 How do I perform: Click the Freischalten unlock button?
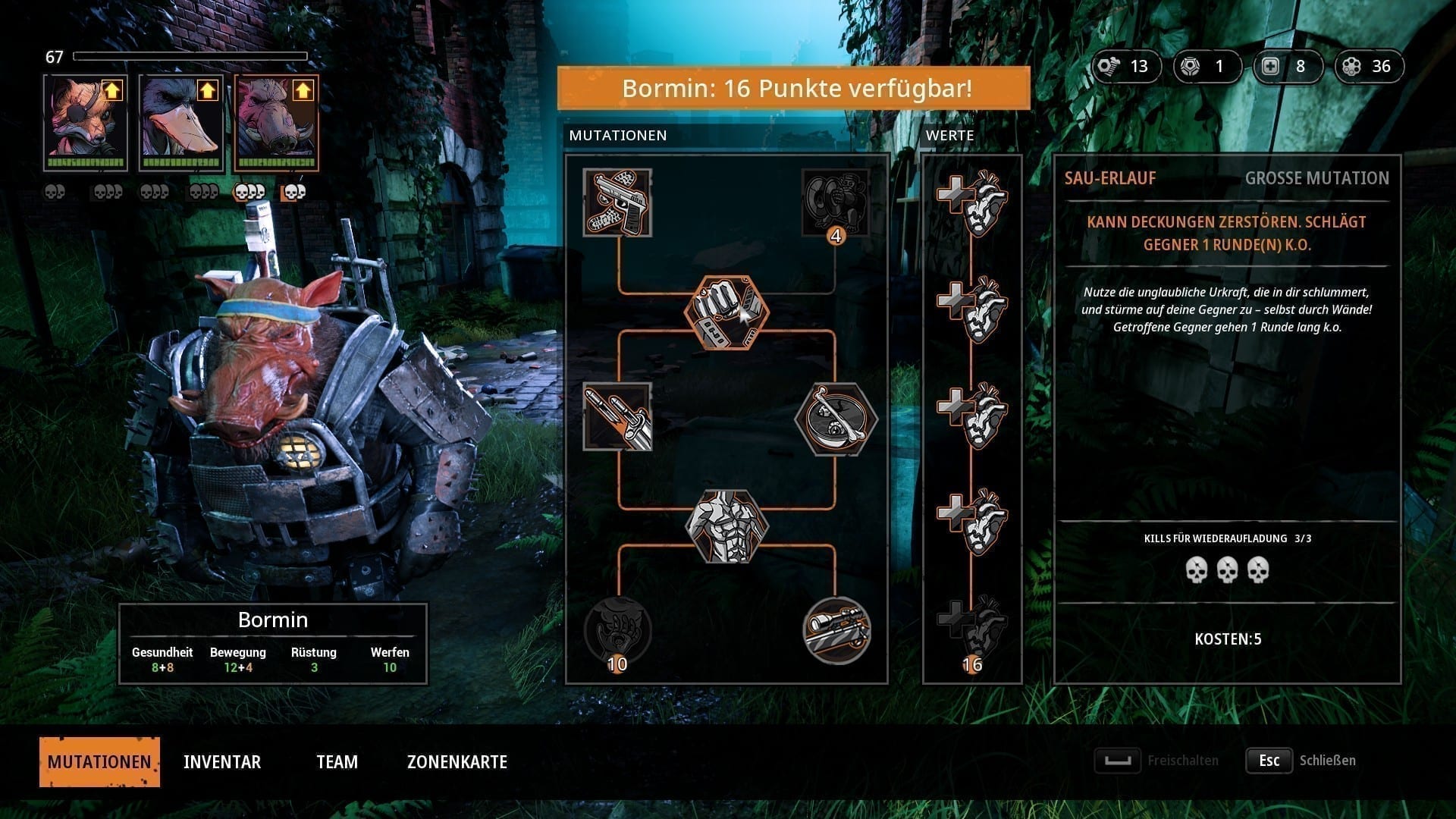pos(1157,761)
